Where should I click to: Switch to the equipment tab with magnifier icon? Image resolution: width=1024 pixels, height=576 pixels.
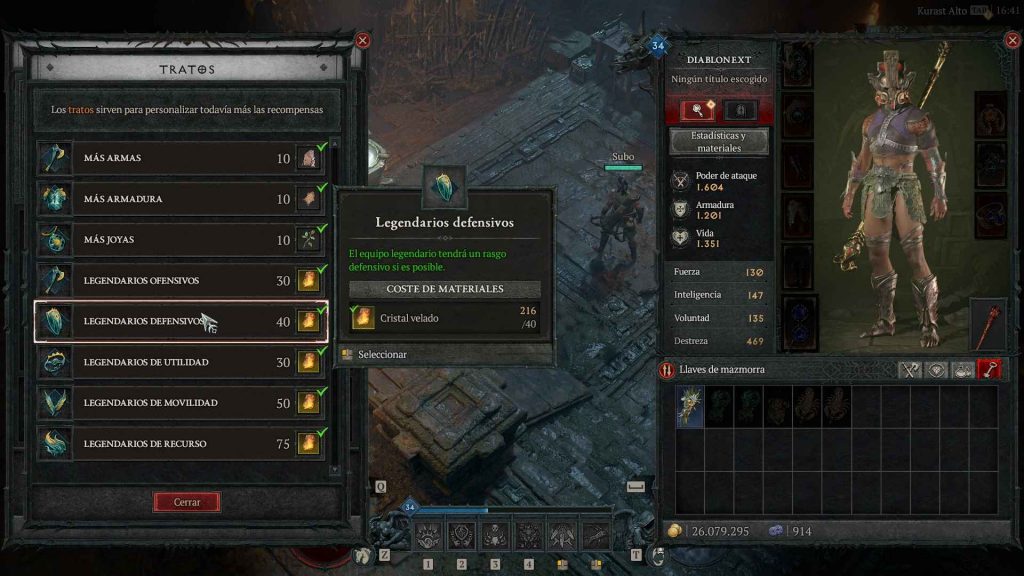coord(697,110)
